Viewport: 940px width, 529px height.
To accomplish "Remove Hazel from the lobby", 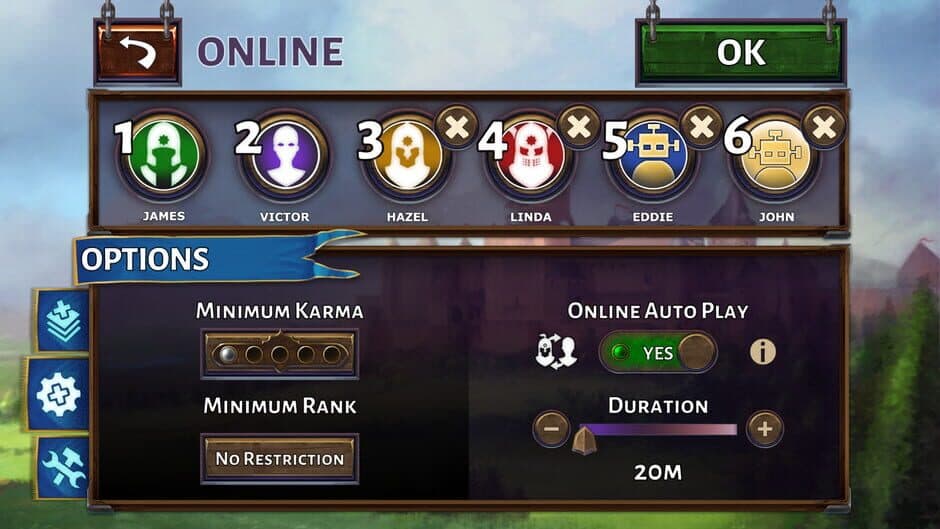I will 457,127.
